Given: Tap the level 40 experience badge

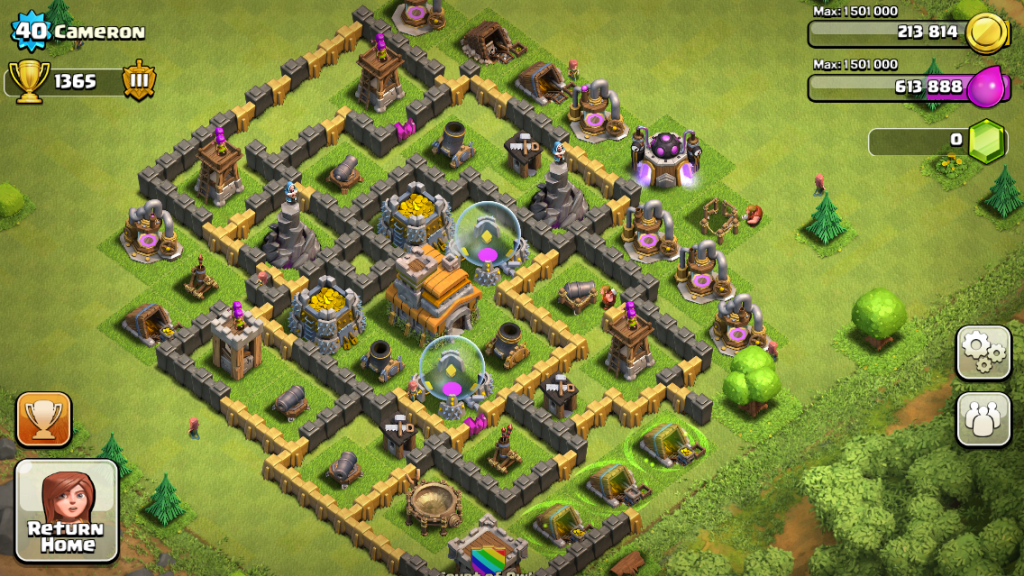Looking at the screenshot, I should pyautogui.click(x=31, y=31).
